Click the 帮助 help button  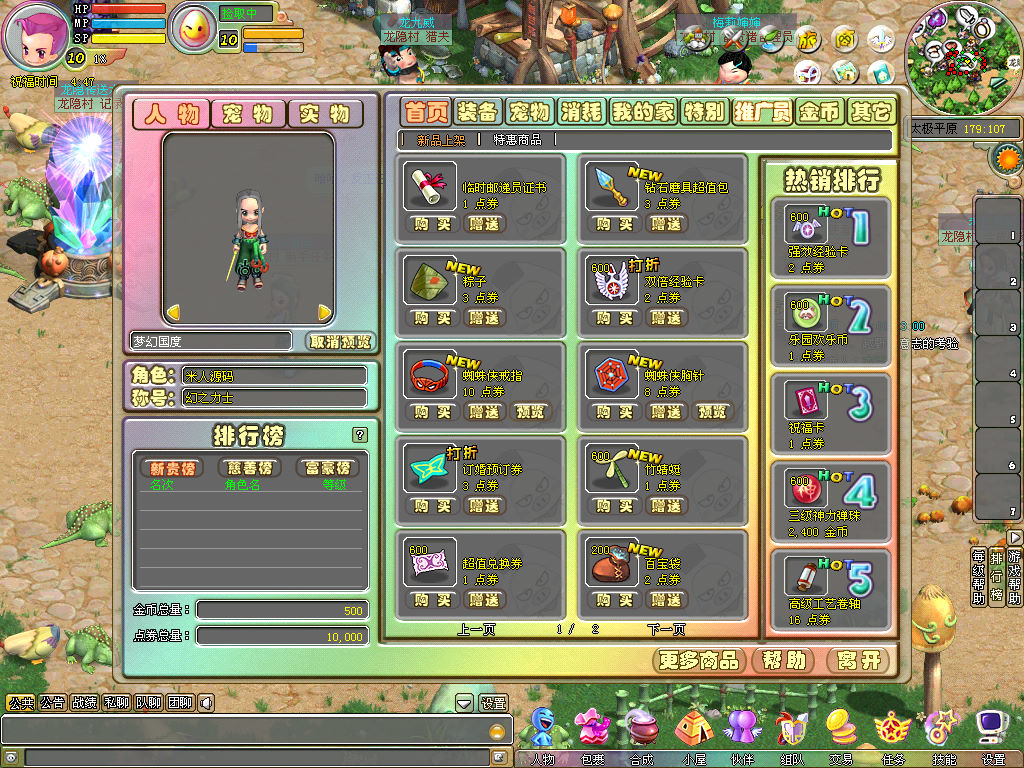784,660
